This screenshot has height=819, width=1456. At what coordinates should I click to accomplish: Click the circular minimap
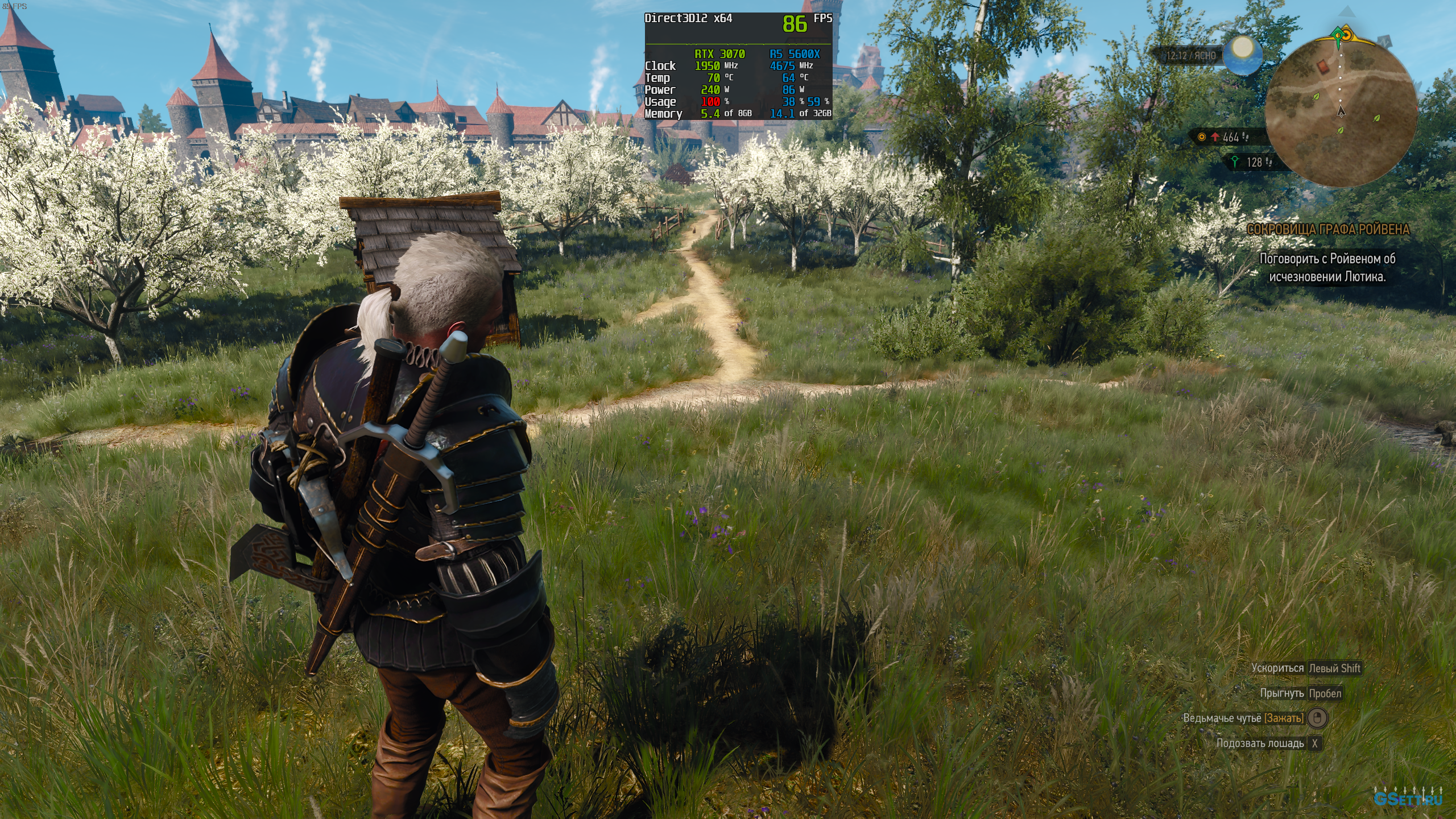pos(1341,112)
